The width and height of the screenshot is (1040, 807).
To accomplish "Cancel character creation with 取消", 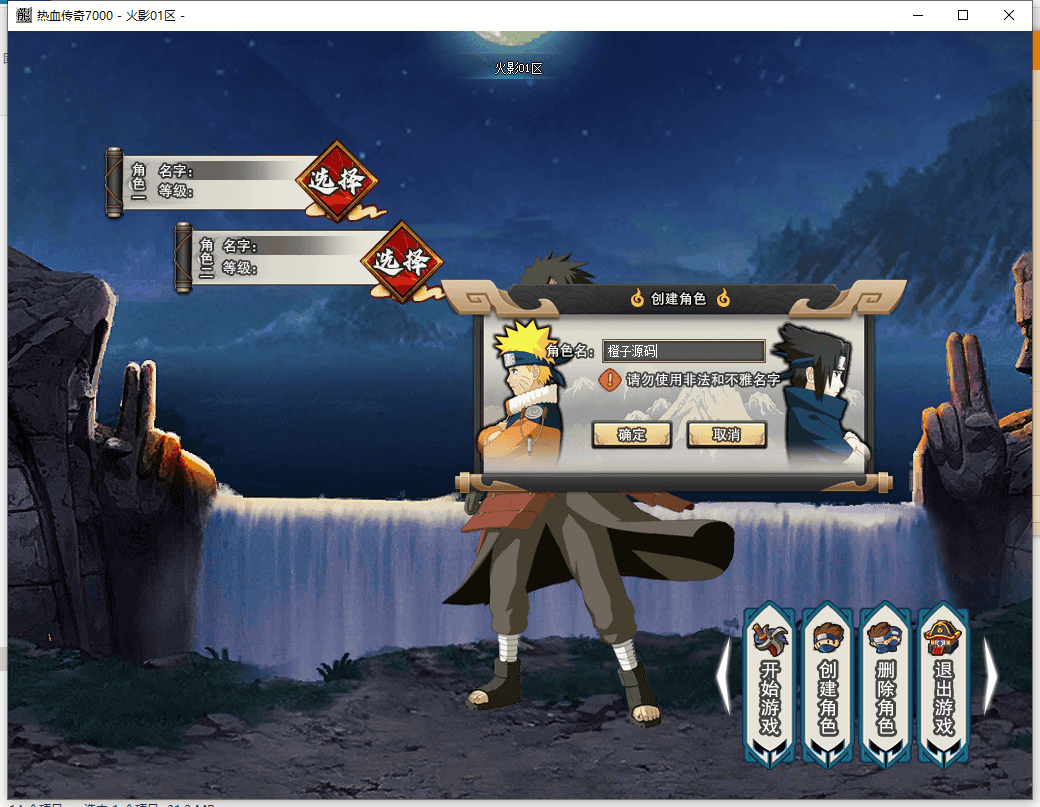I will point(726,434).
